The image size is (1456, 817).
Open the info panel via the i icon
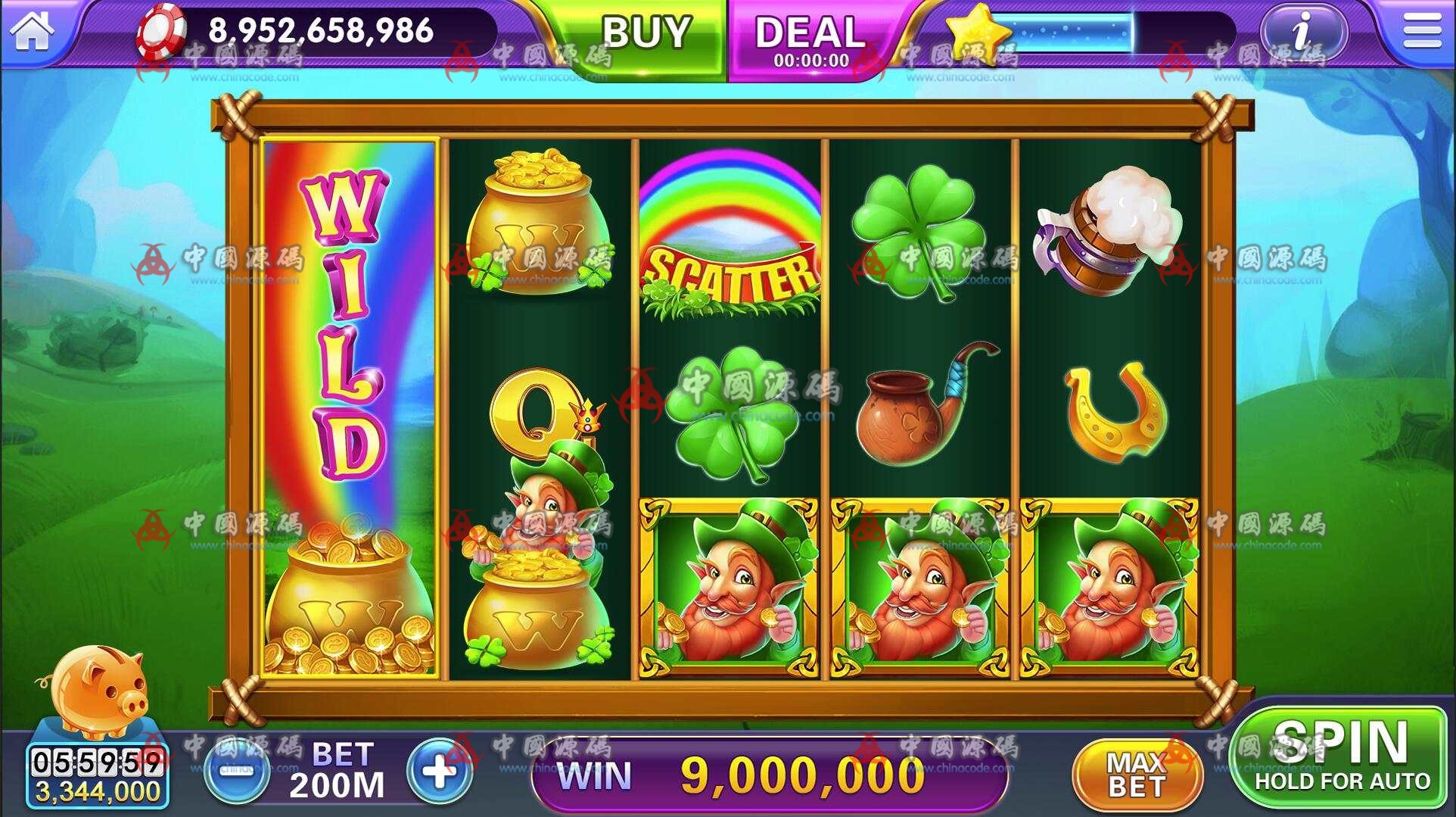pyautogui.click(x=1303, y=32)
